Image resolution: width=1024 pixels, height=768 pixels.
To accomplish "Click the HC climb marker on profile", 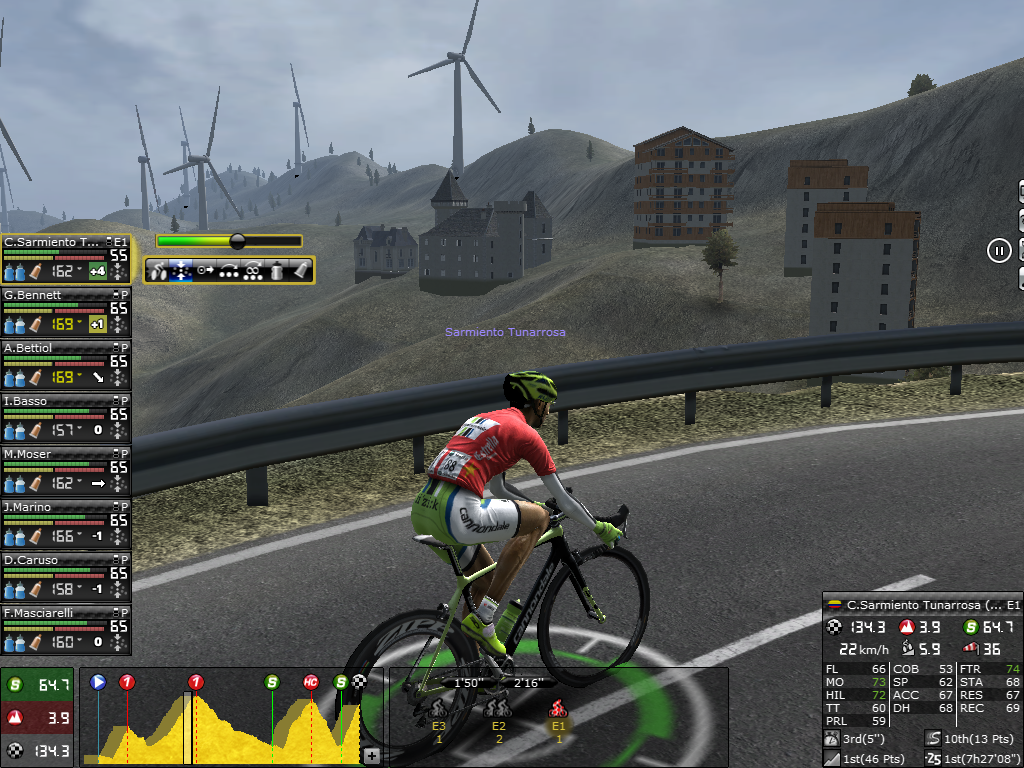I will coord(311,682).
